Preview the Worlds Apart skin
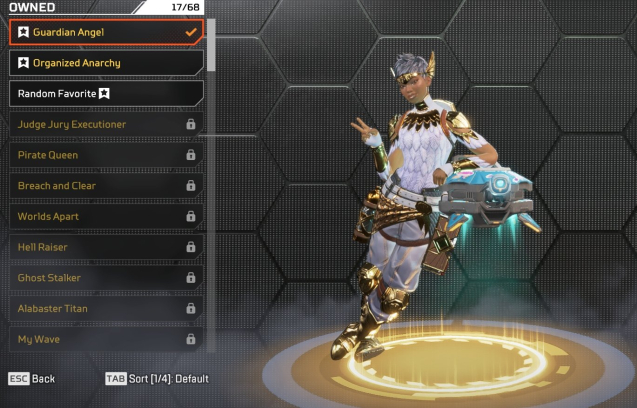 click(106, 216)
